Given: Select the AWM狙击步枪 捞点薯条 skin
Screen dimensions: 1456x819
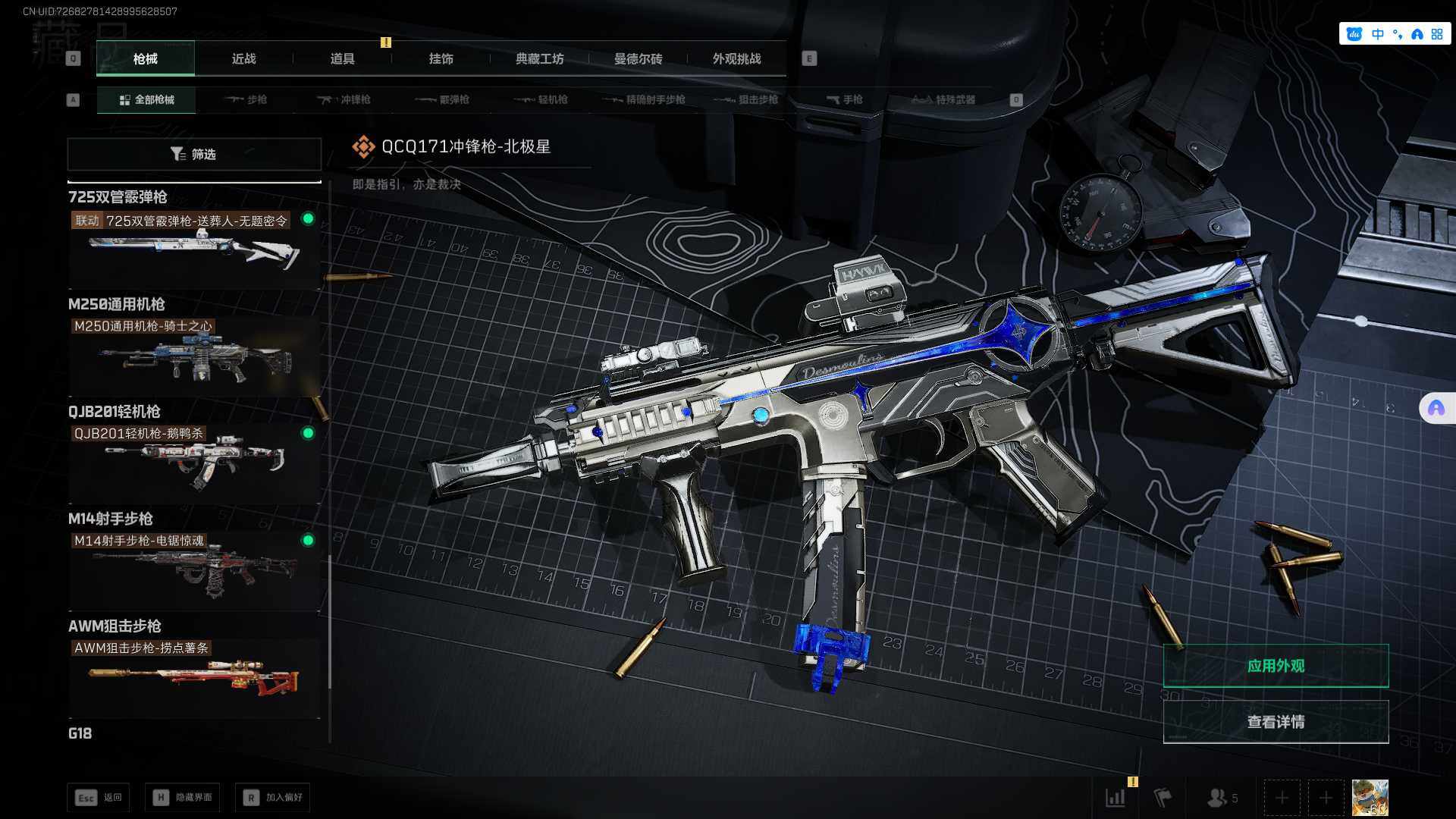Looking at the screenshot, I should [x=194, y=676].
